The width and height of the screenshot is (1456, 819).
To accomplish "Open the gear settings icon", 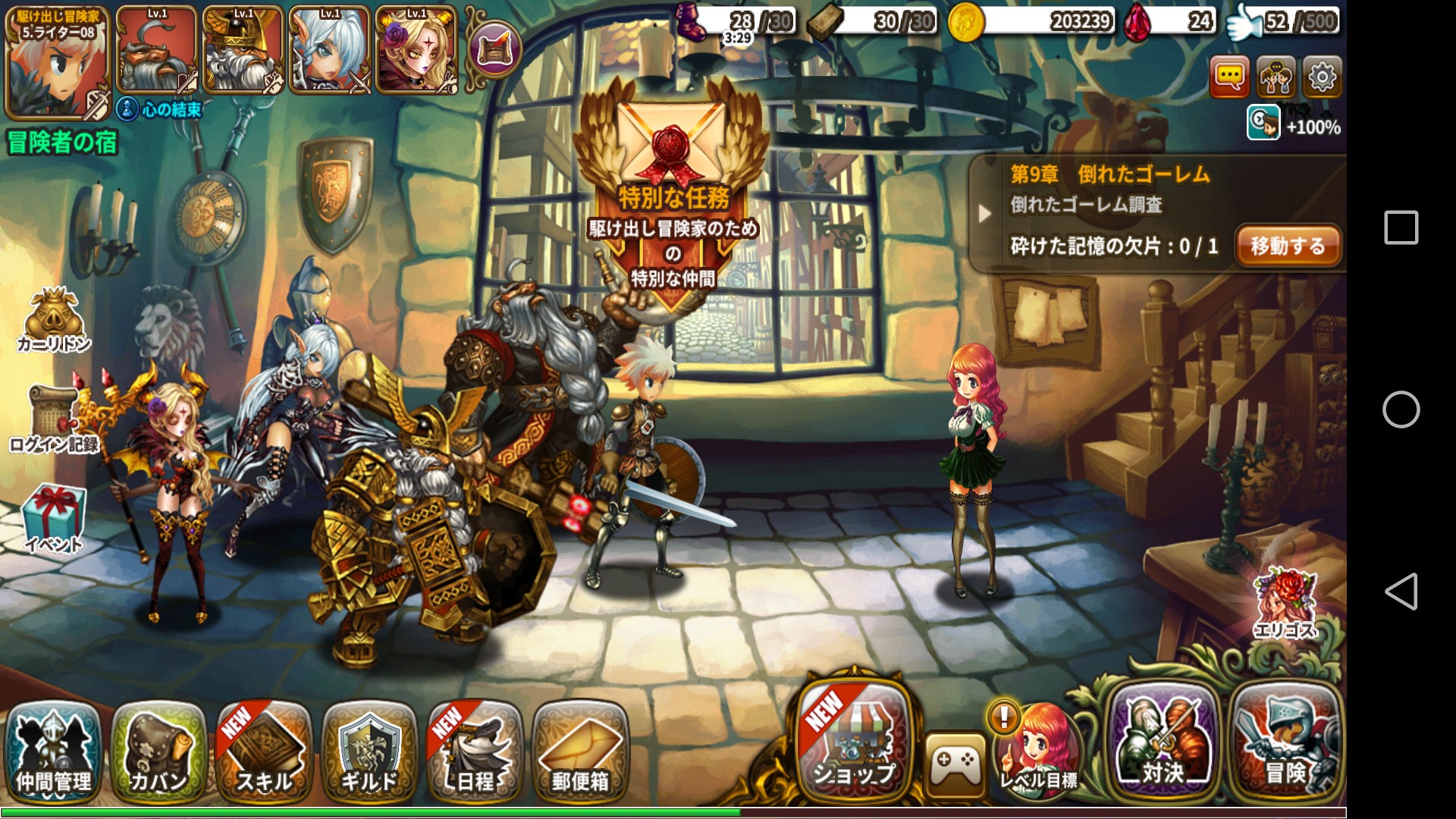I will point(1322,77).
